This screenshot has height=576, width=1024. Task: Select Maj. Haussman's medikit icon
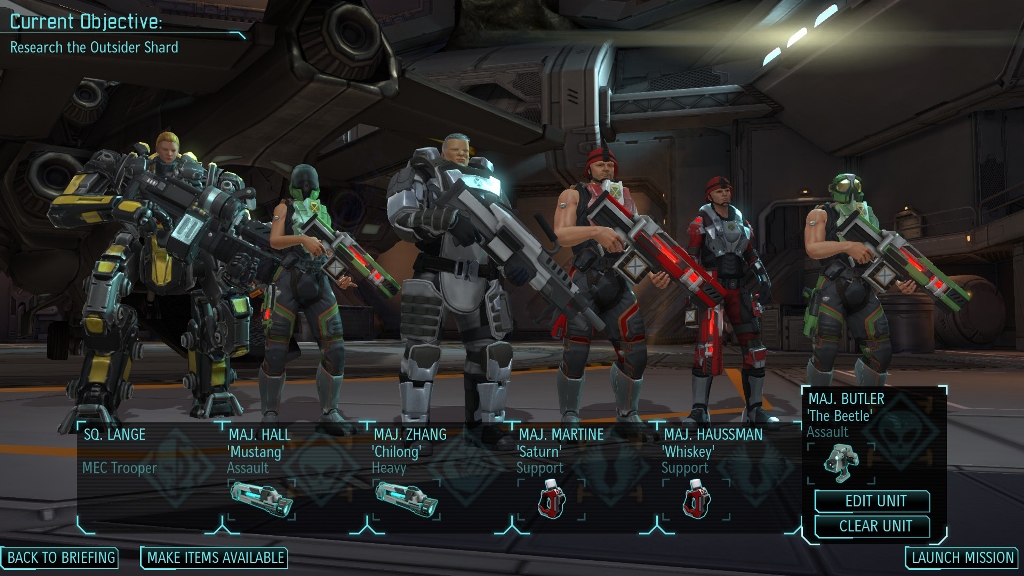pyautogui.click(x=696, y=498)
